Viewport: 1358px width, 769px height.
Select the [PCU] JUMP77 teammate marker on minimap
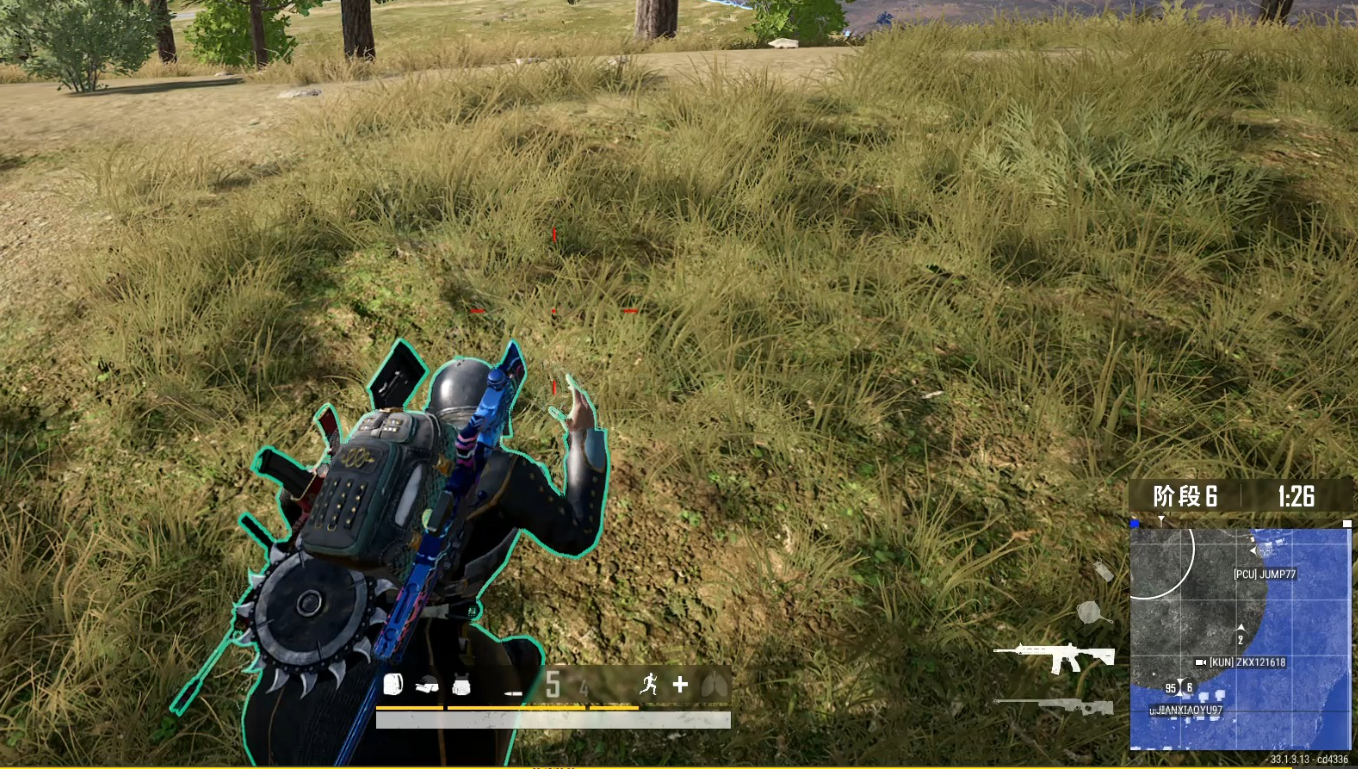point(1264,574)
